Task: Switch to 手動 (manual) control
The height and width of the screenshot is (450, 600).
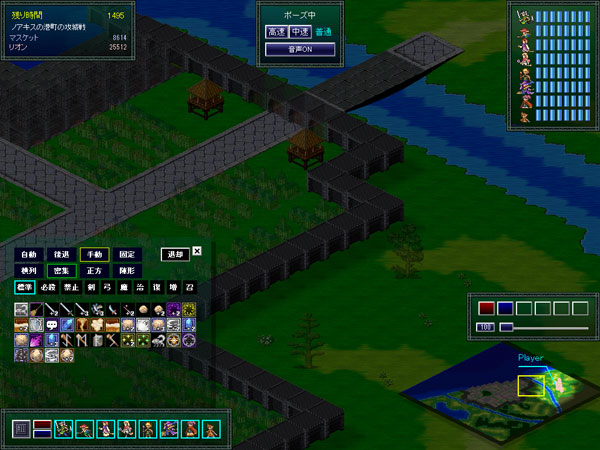Action: click(x=95, y=255)
